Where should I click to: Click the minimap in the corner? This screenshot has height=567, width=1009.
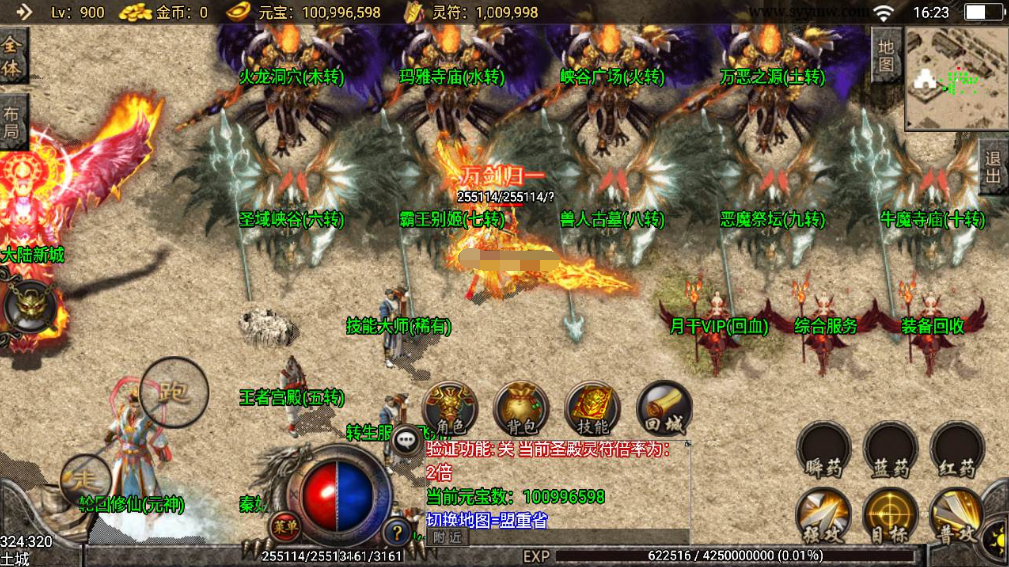[x=956, y=78]
